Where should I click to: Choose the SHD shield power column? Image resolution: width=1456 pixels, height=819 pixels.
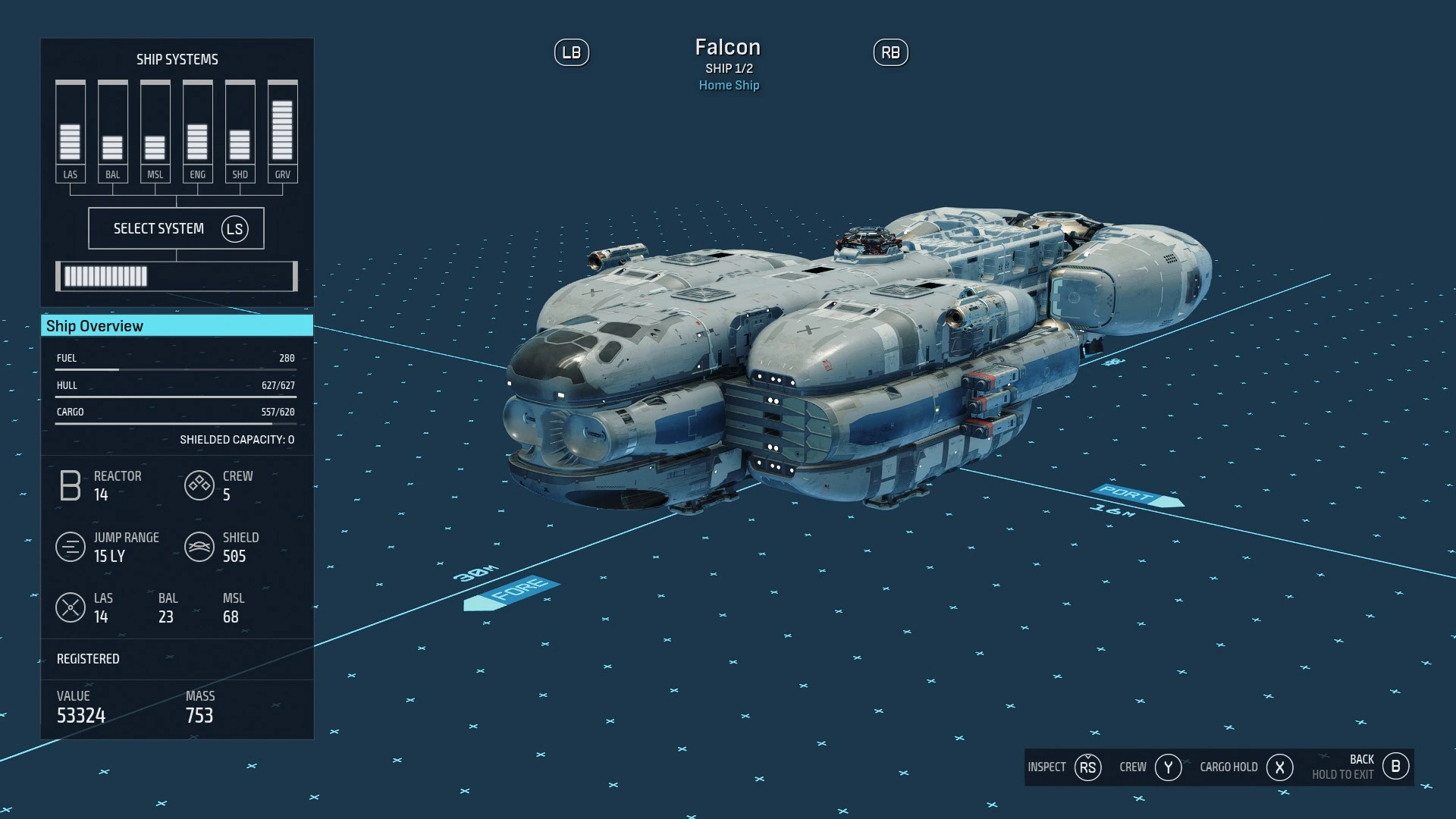[240, 130]
